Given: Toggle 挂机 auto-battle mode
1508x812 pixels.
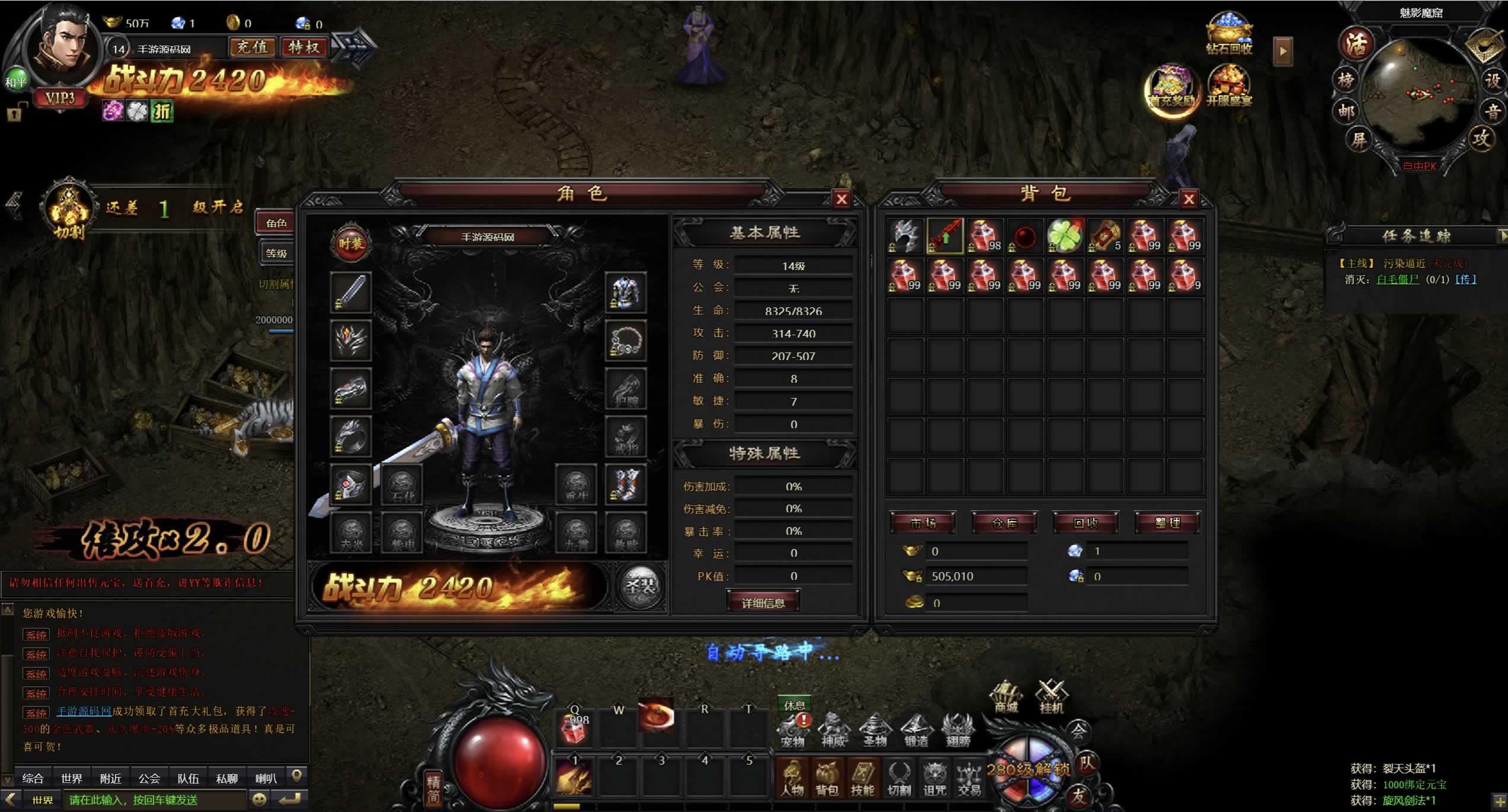Looking at the screenshot, I should click(x=1051, y=697).
